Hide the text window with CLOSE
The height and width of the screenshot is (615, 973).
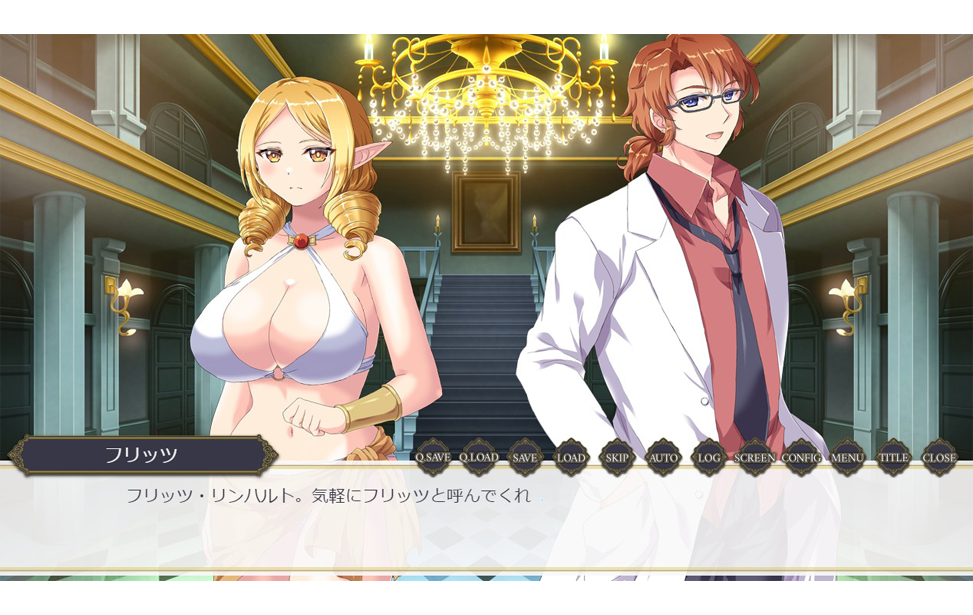click(x=939, y=458)
